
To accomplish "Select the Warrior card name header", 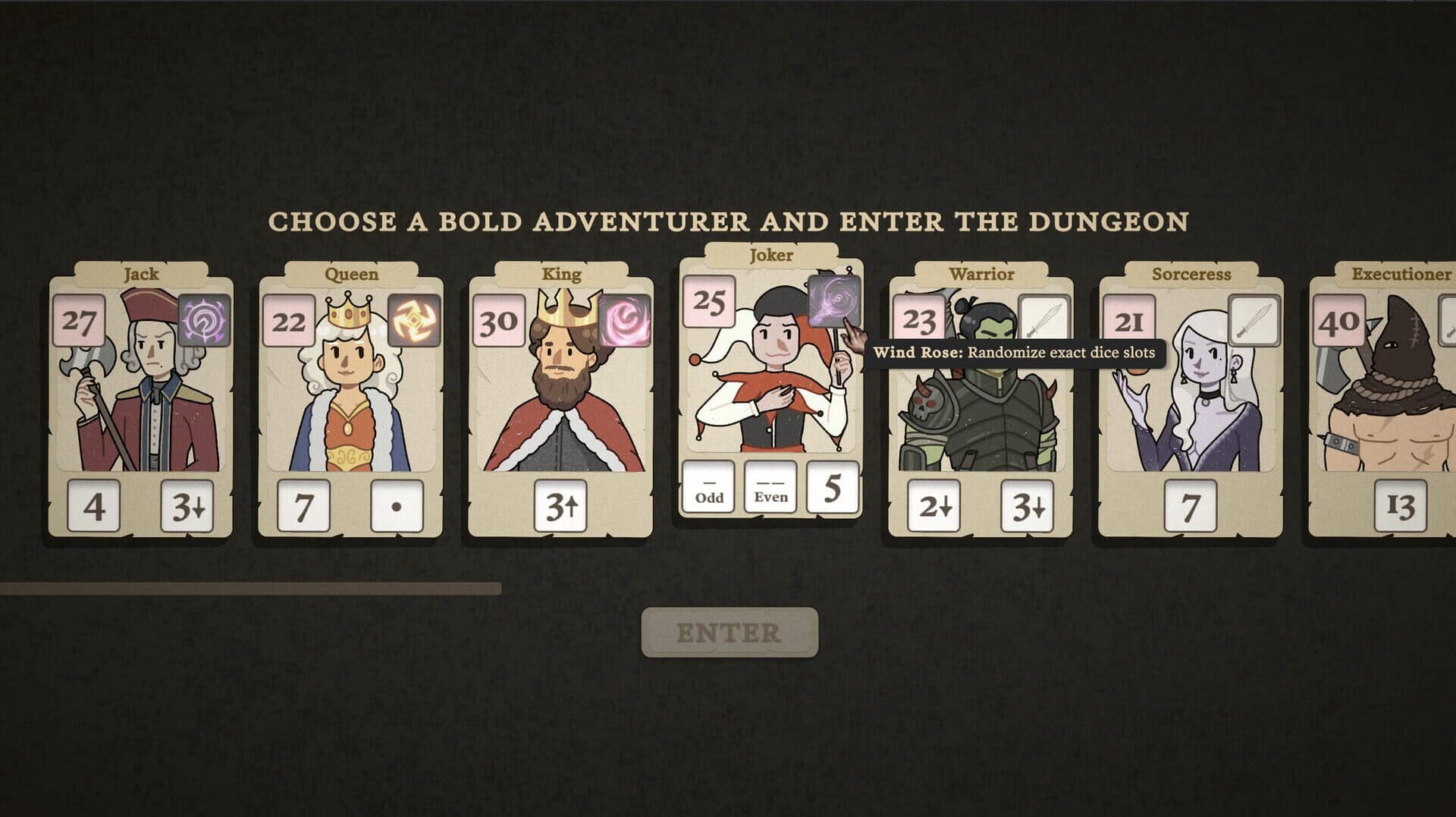I will click(x=983, y=275).
